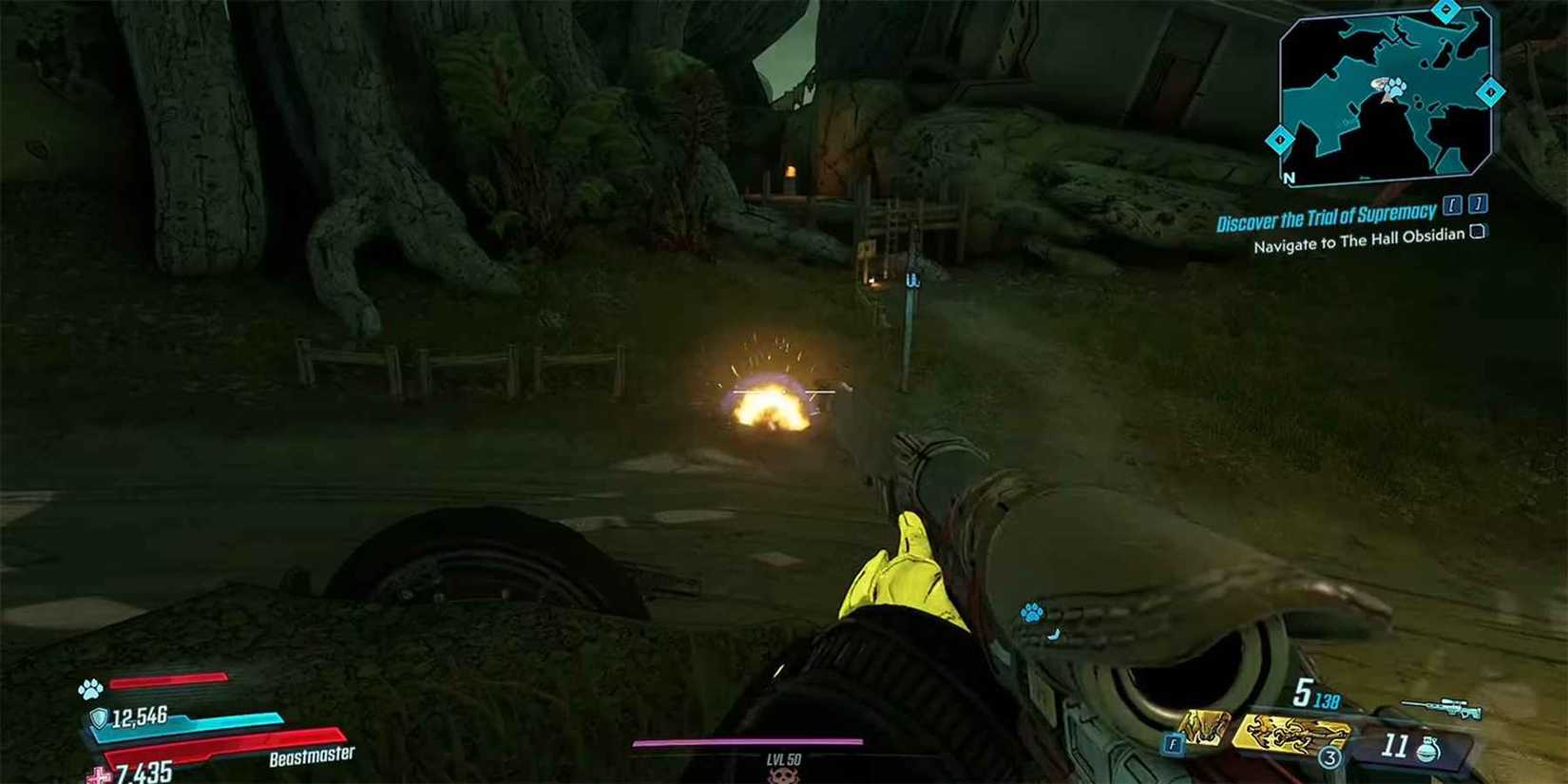The width and height of the screenshot is (1568, 784).
Task: Toggle the objective checkbox beside Navigate to The Hall Obsidian
Action: (1477, 231)
